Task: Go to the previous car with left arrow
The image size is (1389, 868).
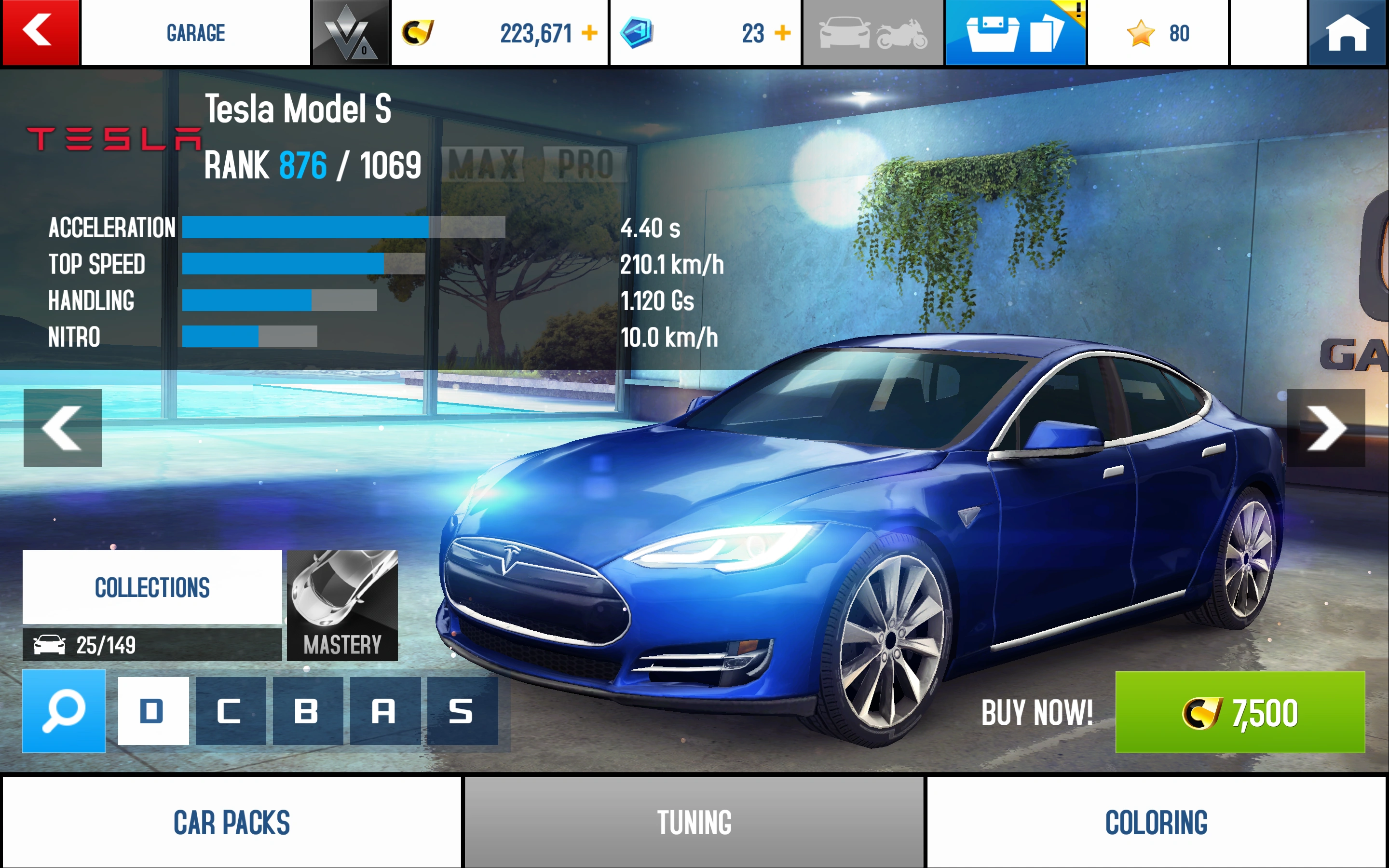Action: coord(63,428)
